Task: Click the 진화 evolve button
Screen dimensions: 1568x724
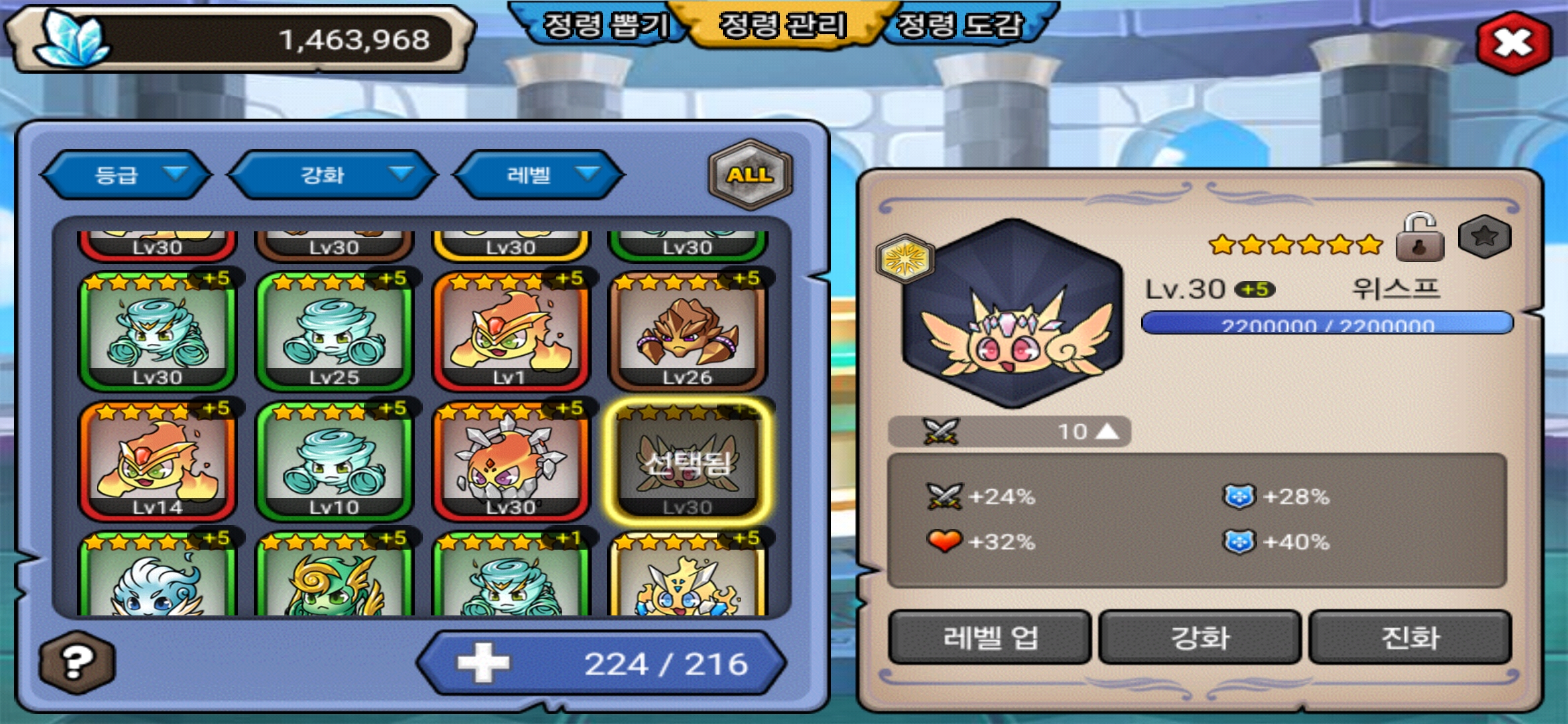Action: pyautogui.click(x=1410, y=637)
